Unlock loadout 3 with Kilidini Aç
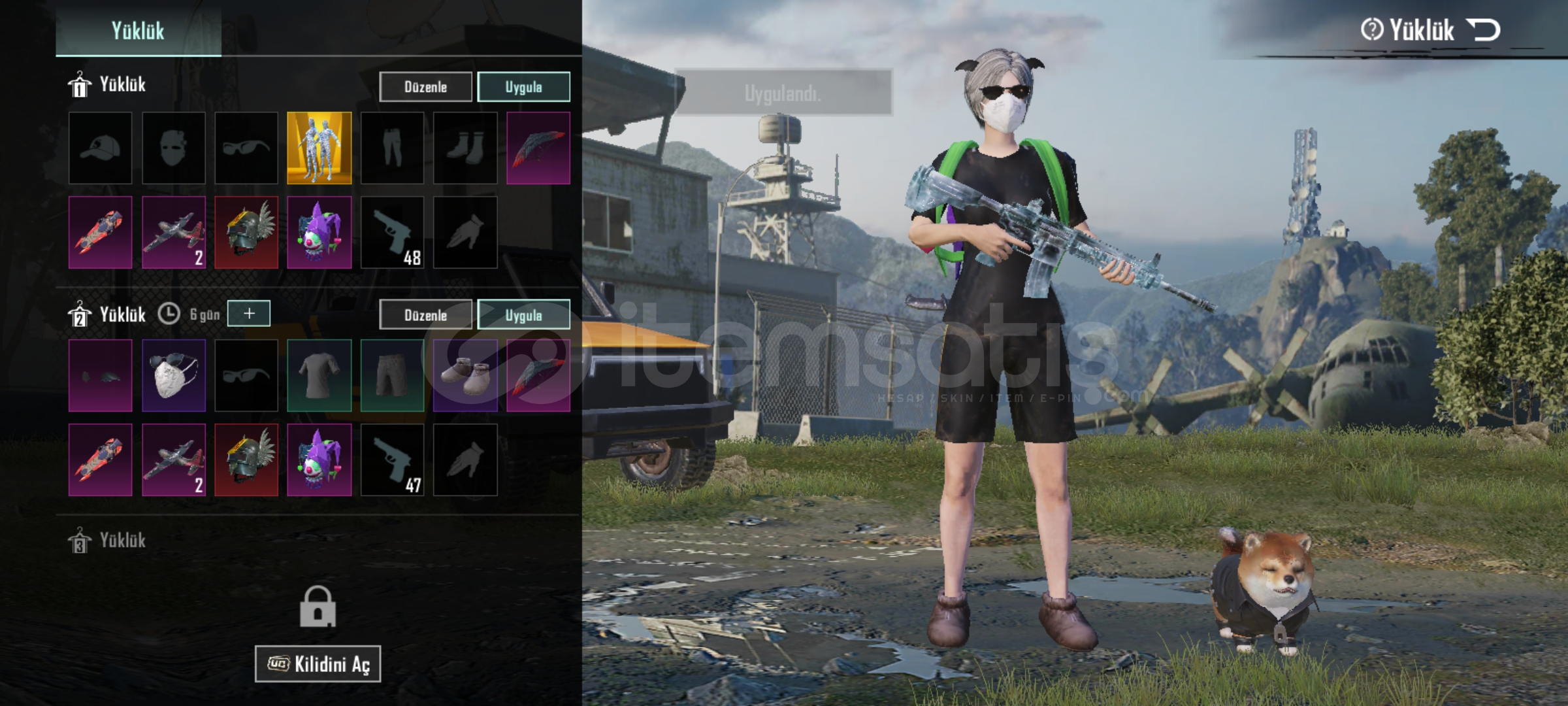The width and height of the screenshot is (1568, 706). tap(318, 664)
